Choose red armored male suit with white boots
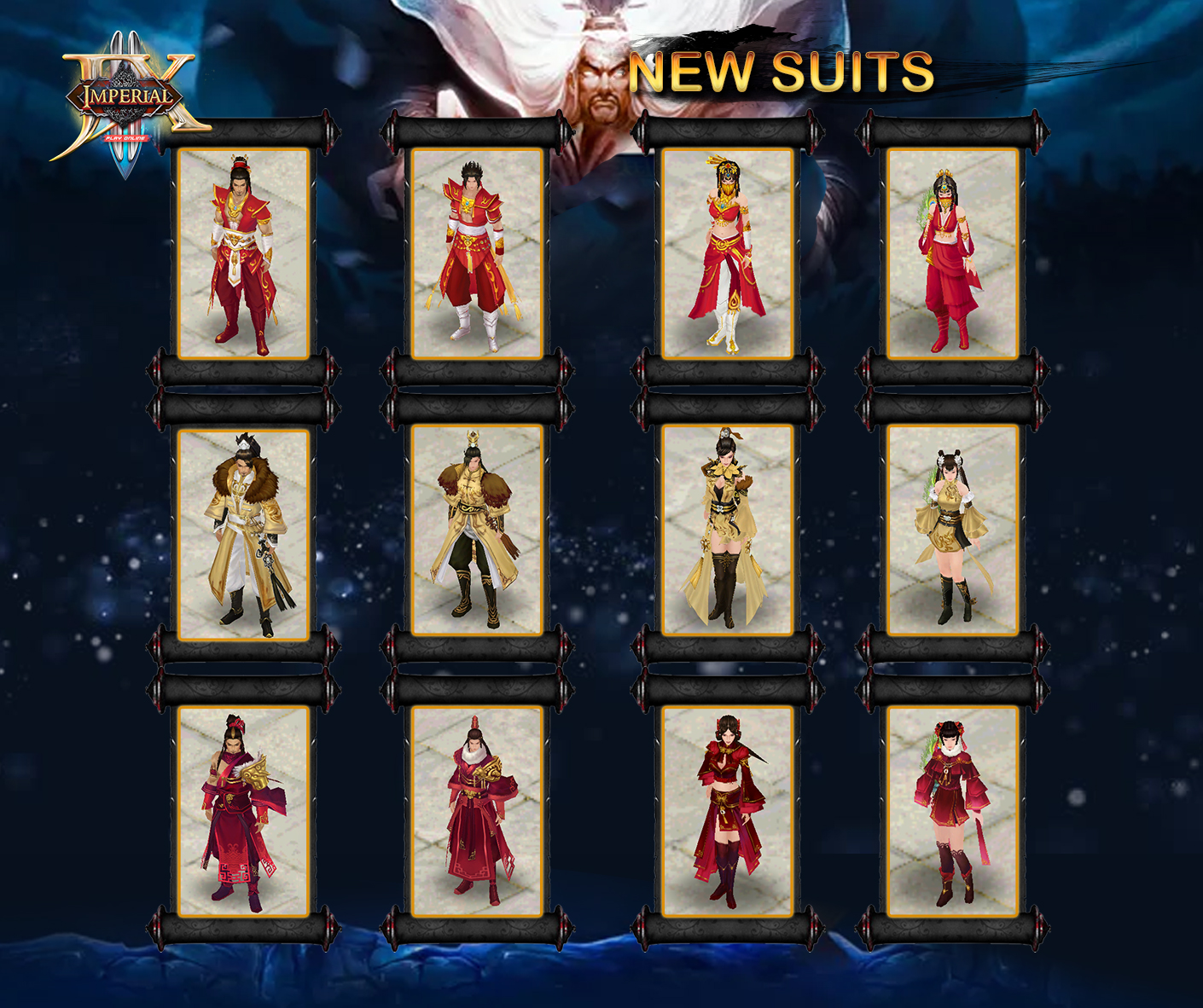The width and height of the screenshot is (1203, 1008). click(x=477, y=254)
